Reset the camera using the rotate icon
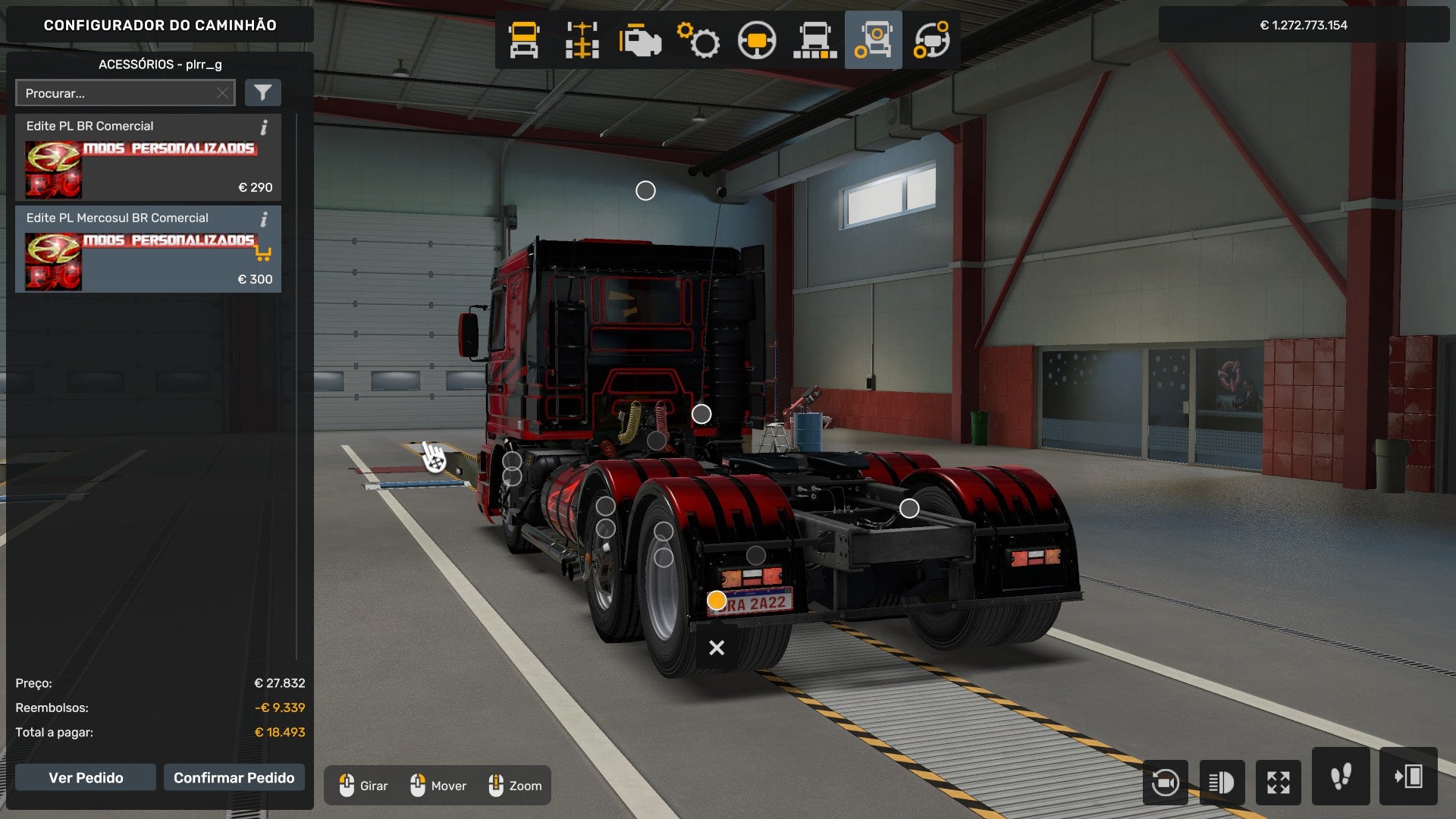 (1166, 782)
